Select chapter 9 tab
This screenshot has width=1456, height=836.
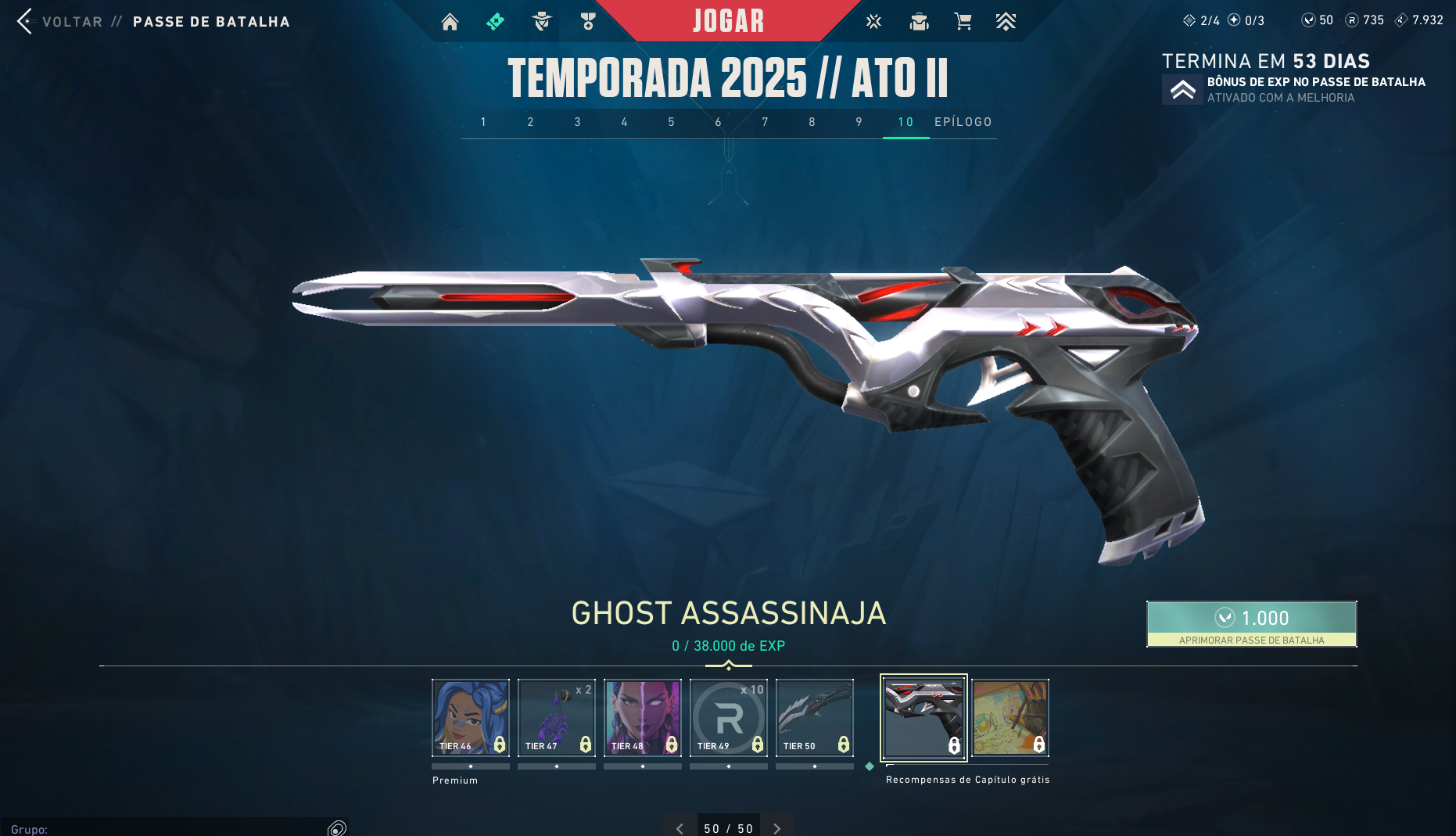pos(859,122)
